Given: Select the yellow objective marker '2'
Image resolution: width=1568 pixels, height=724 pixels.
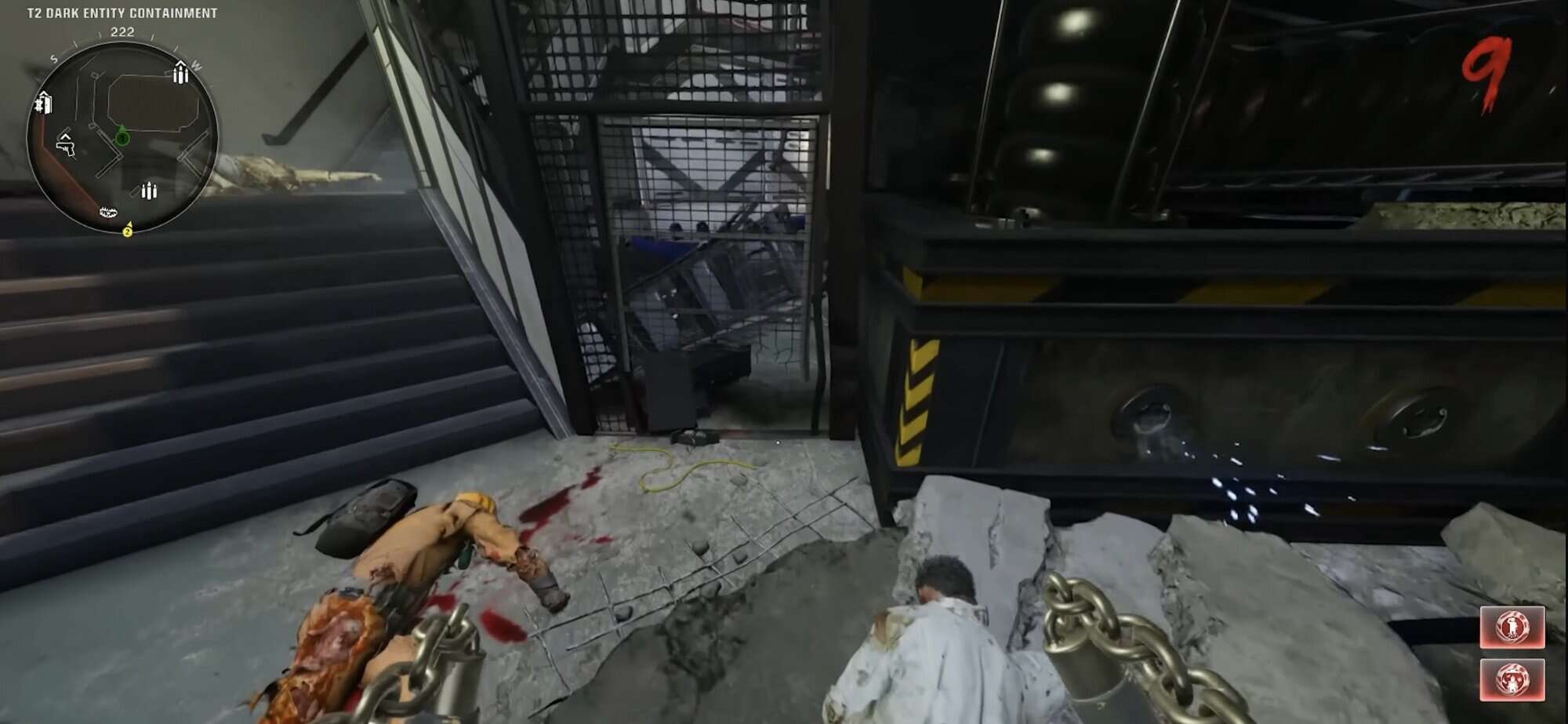Looking at the screenshot, I should (127, 232).
